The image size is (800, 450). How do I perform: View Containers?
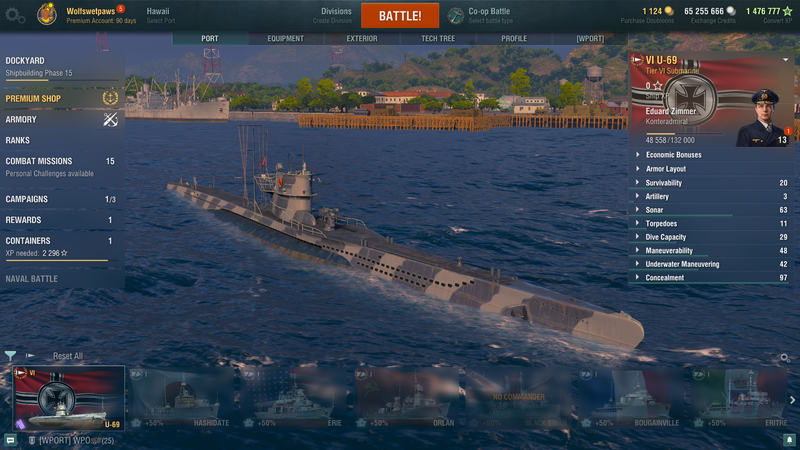28,241
